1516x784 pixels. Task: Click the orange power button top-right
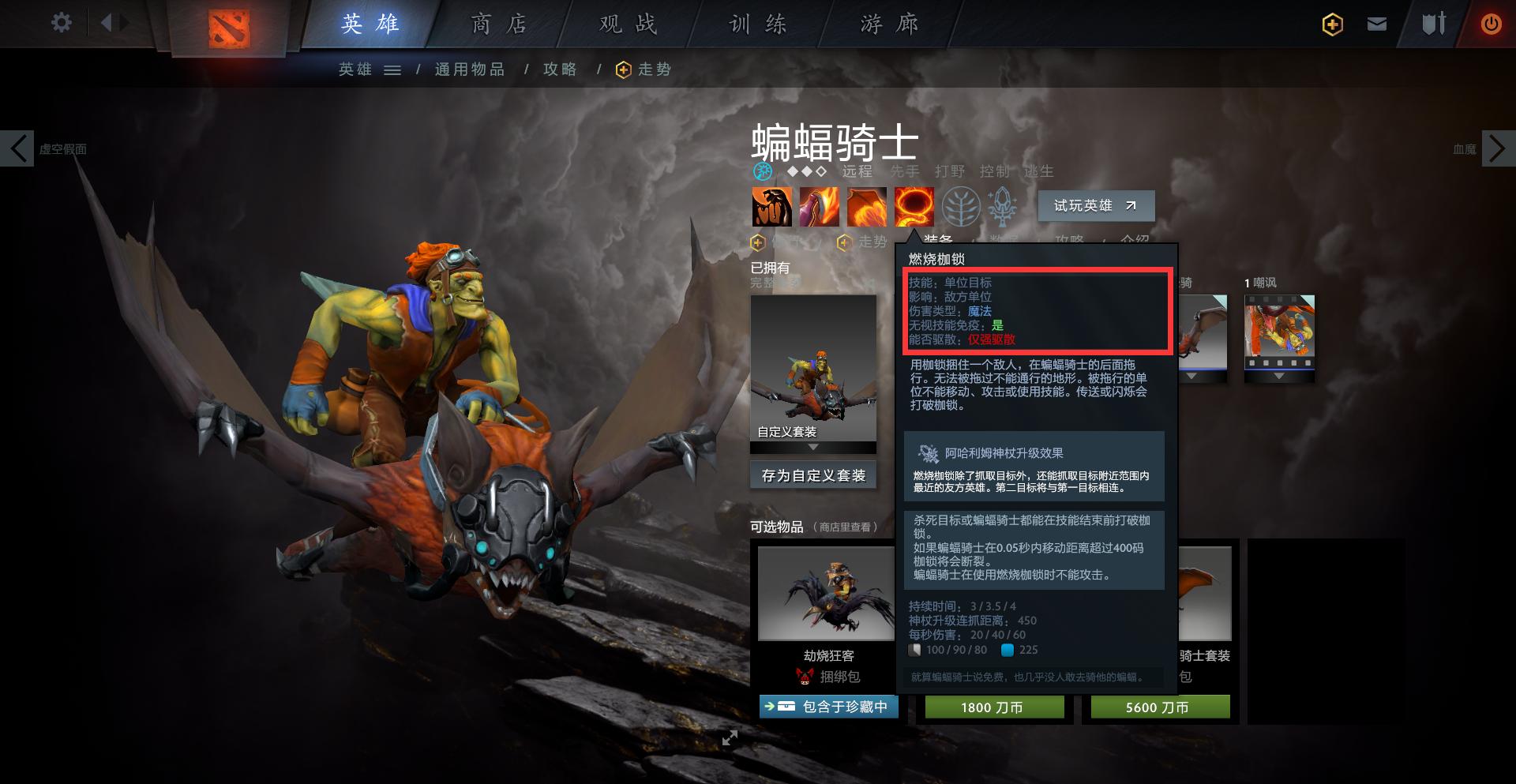[x=1492, y=24]
